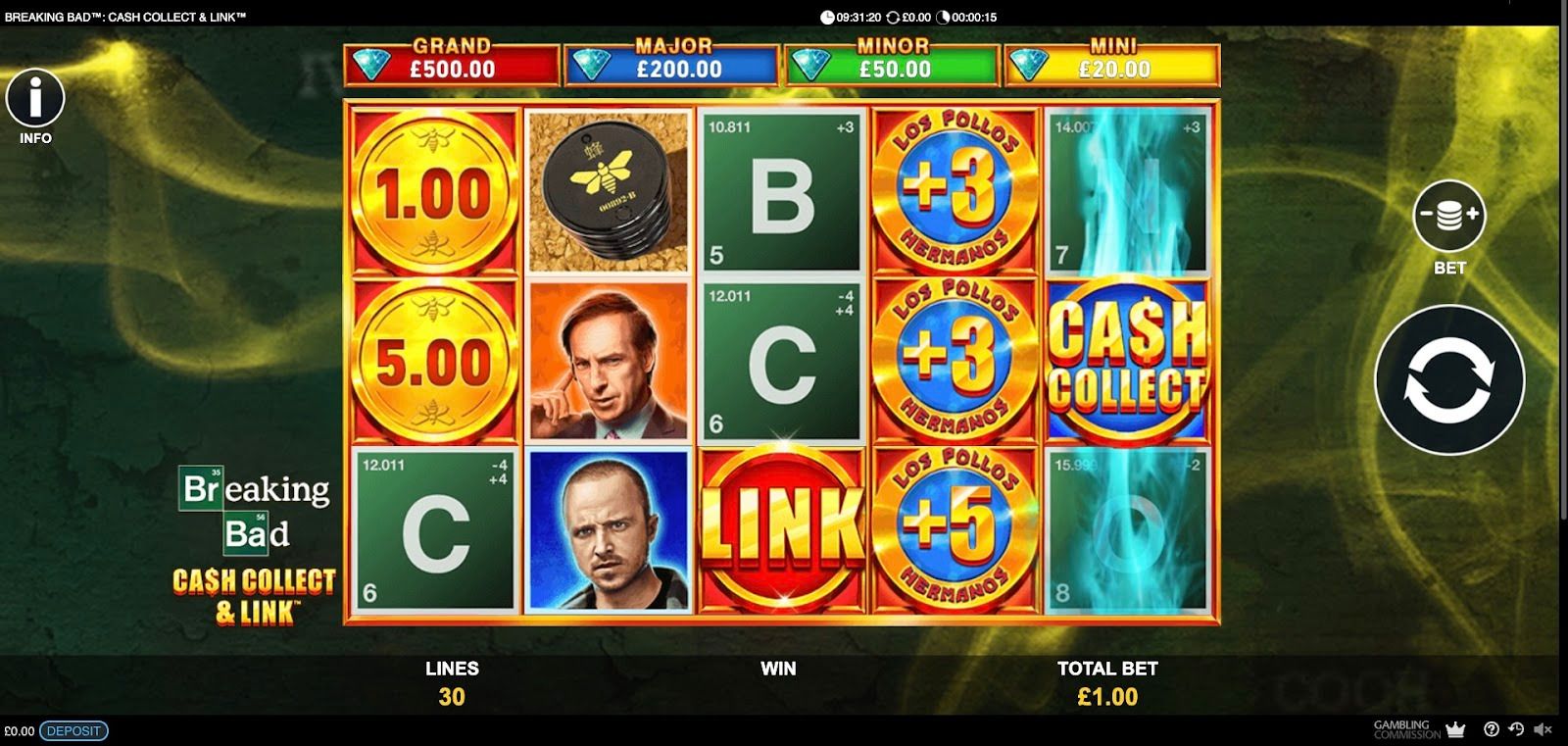Toggle the muted speaker sound icon
Viewport: 1568px width, 746px height.
1543,729
